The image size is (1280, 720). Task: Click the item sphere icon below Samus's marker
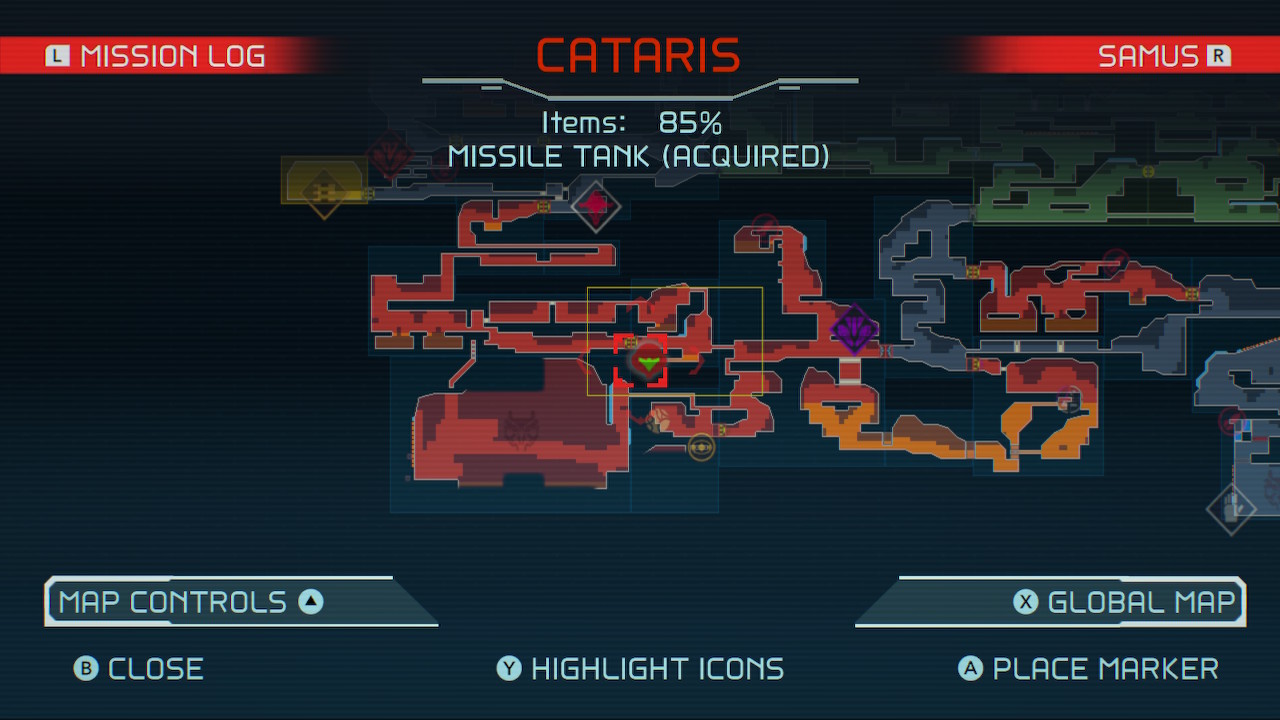tap(701, 447)
